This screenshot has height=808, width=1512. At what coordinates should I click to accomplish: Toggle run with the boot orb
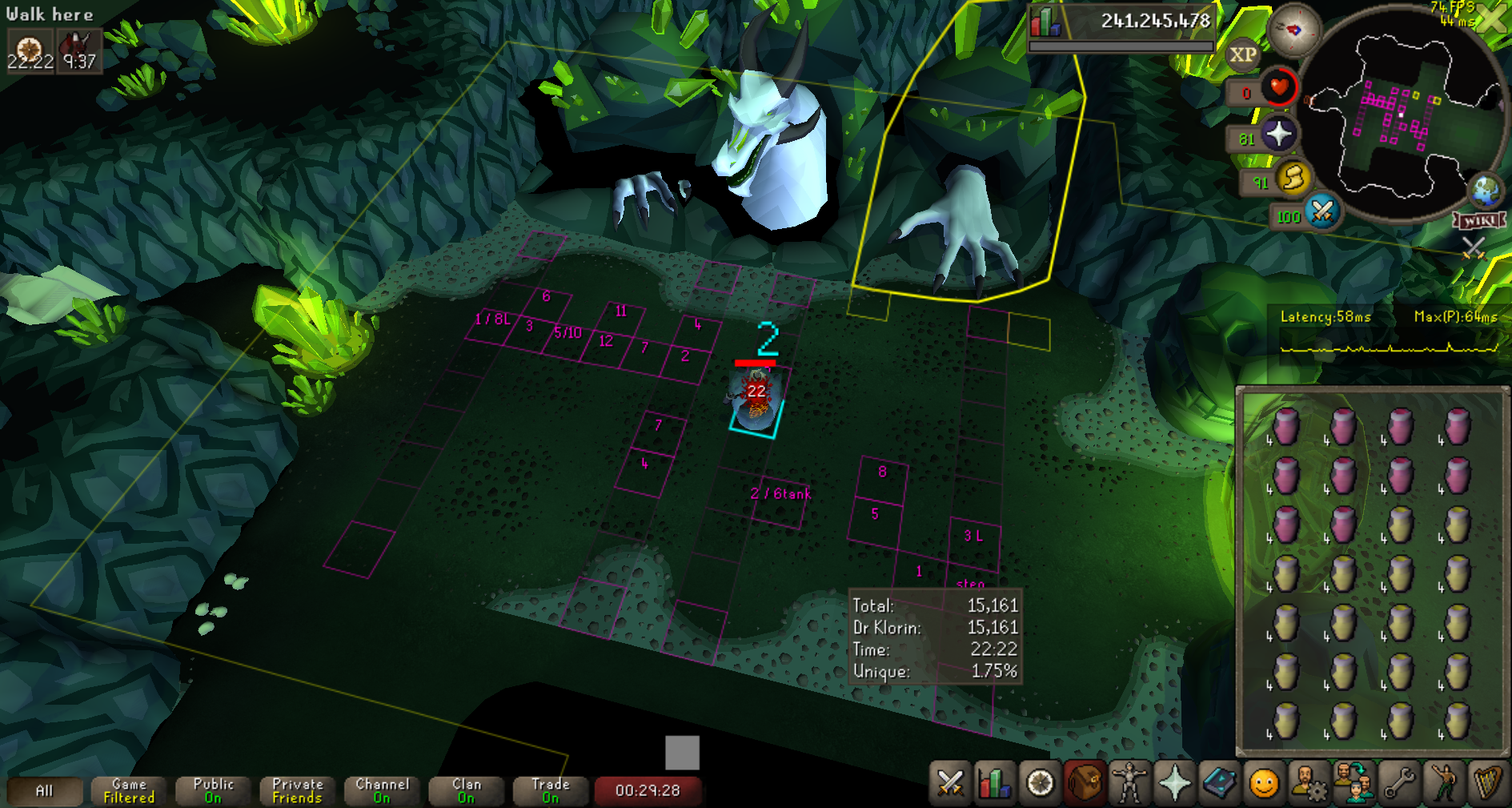click(1293, 179)
